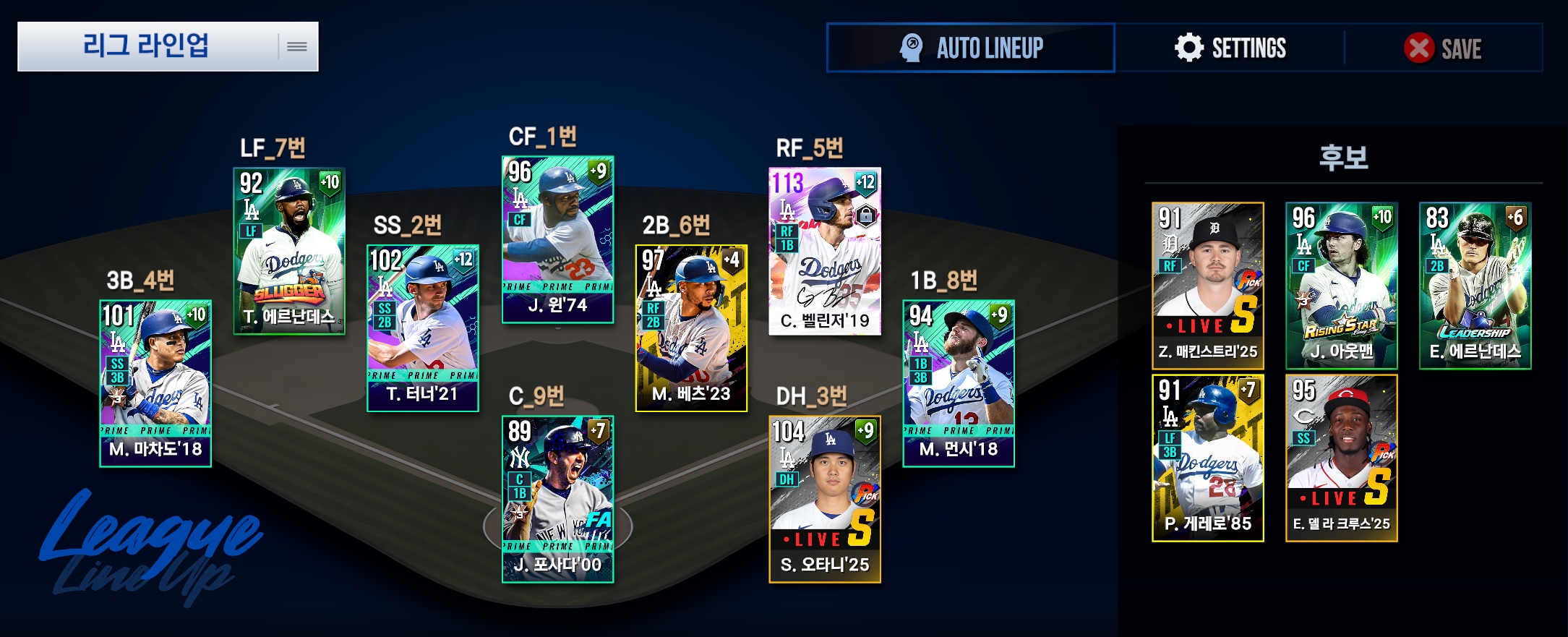Choose the T. 에르난데스 left field card
The width and height of the screenshot is (1568, 637).
point(289,251)
